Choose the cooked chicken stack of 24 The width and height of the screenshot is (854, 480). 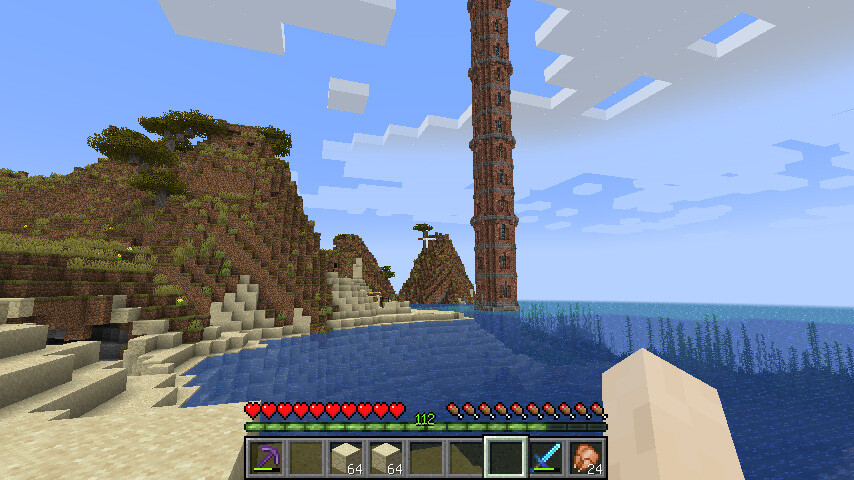[586, 458]
